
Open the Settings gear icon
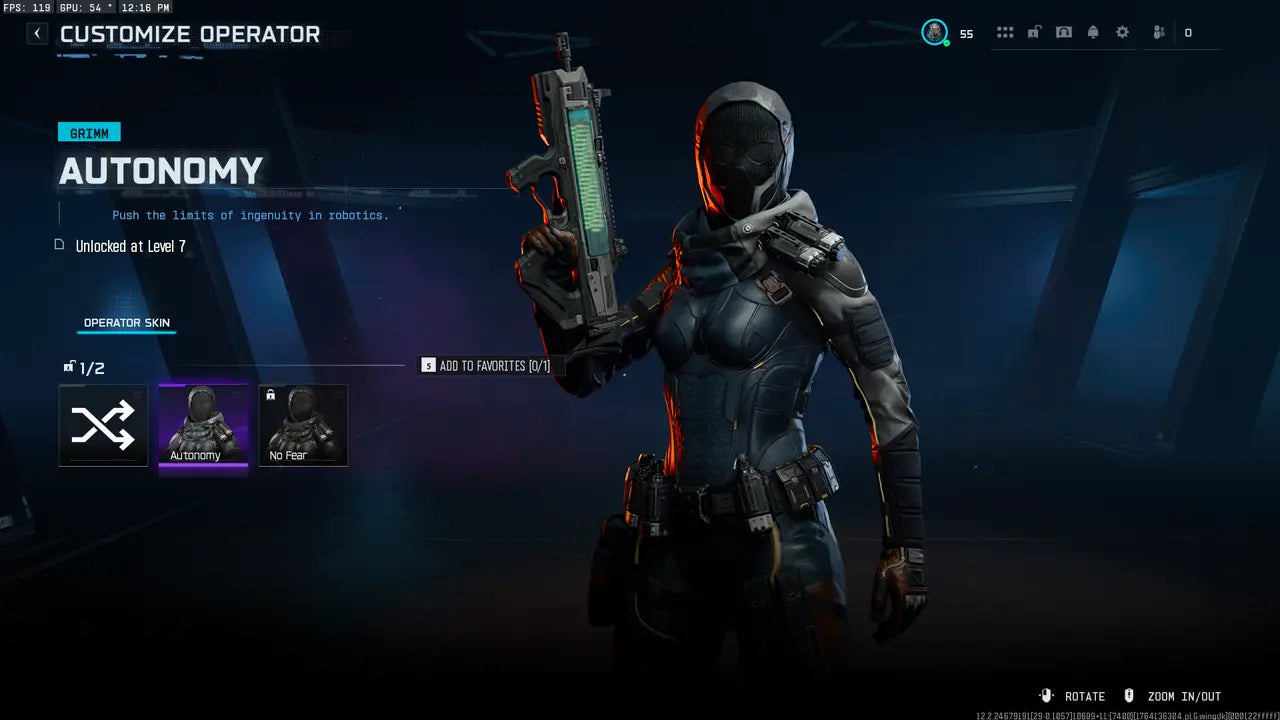click(1122, 32)
